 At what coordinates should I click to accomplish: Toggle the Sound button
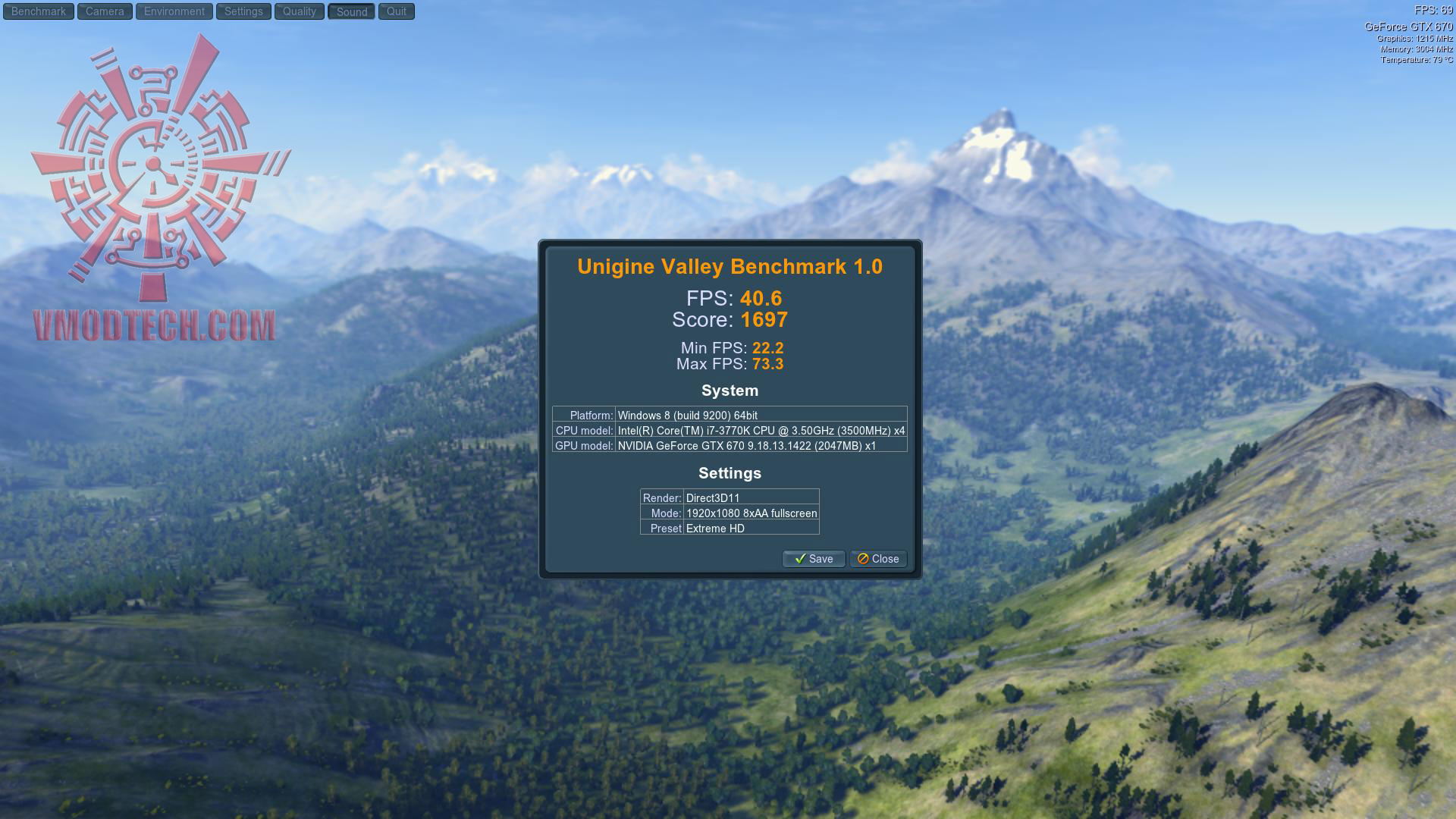click(x=352, y=11)
